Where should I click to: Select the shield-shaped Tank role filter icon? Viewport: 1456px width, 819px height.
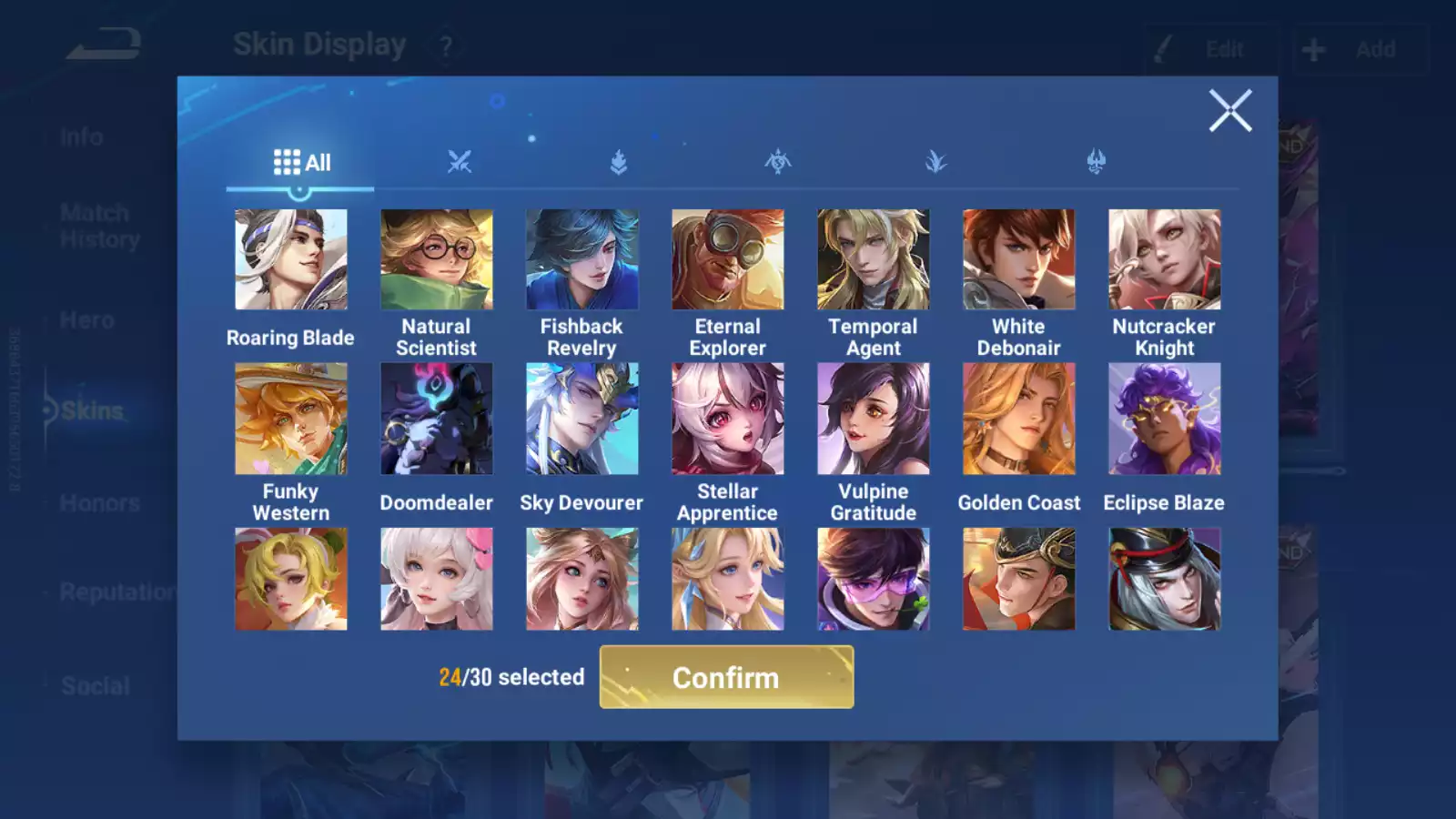(x=618, y=160)
